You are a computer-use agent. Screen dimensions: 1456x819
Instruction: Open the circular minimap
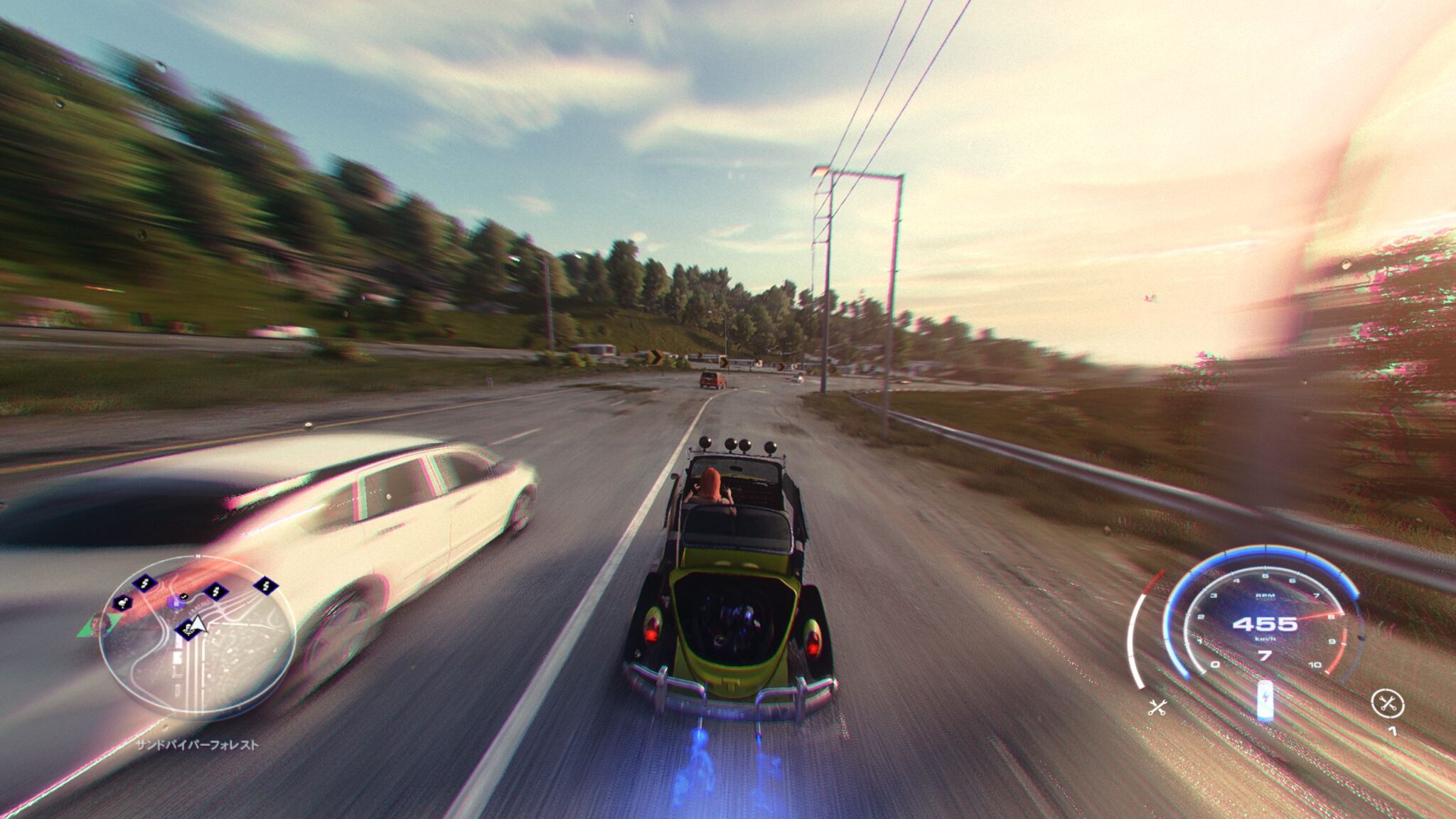click(x=197, y=635)
